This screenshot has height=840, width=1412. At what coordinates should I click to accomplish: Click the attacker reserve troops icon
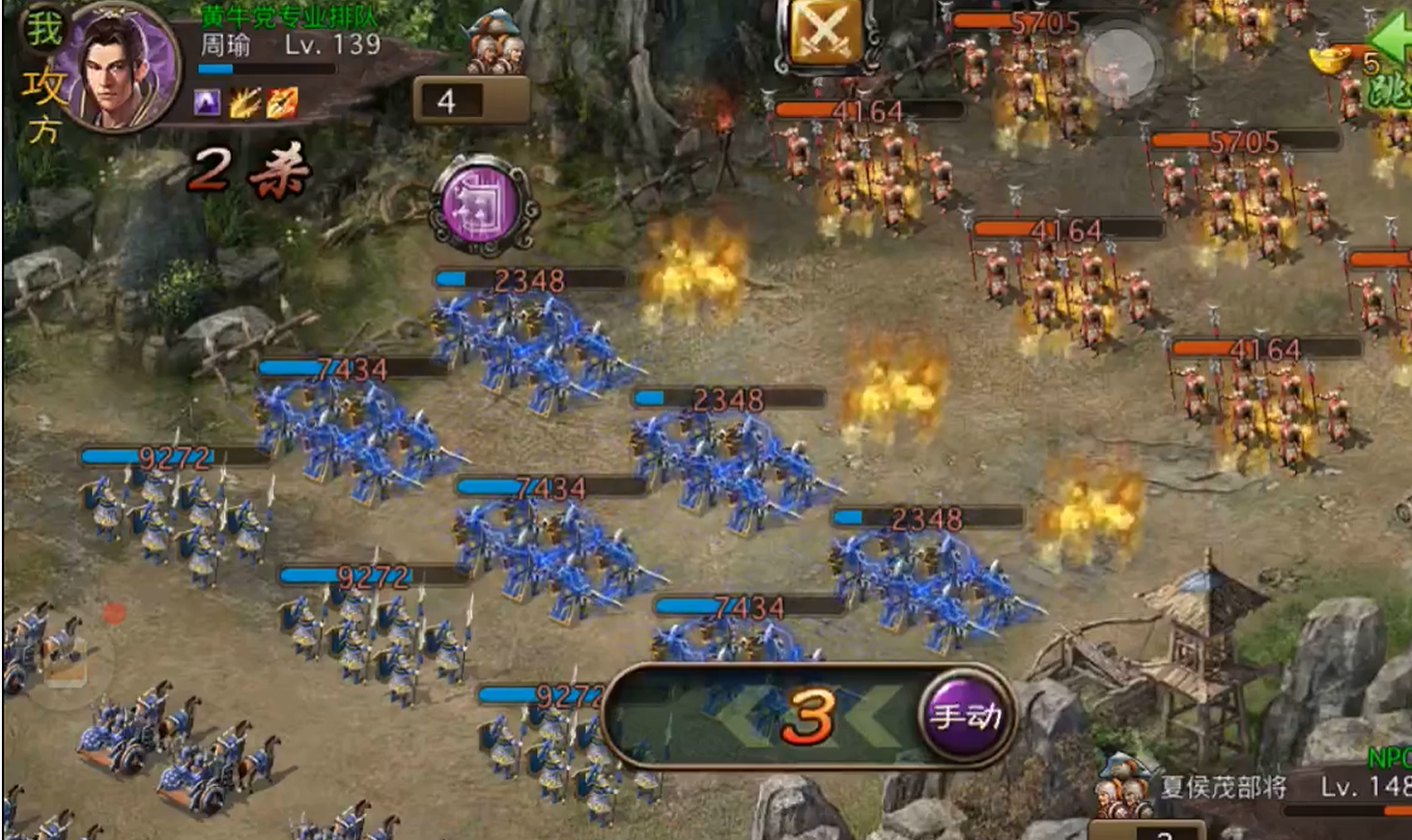click(494, 43)
